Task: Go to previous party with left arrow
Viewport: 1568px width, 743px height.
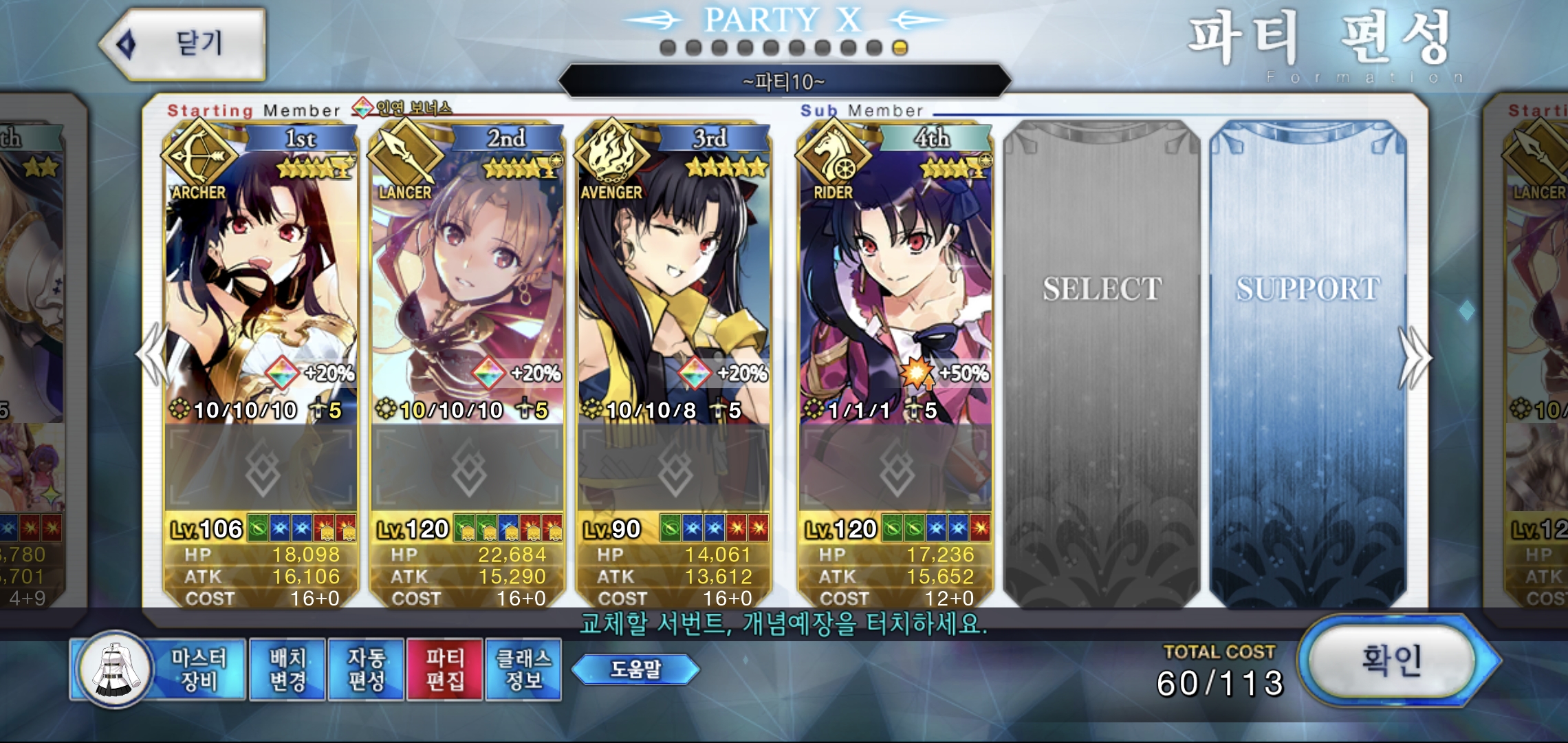Action: click(x=153, y=356)
